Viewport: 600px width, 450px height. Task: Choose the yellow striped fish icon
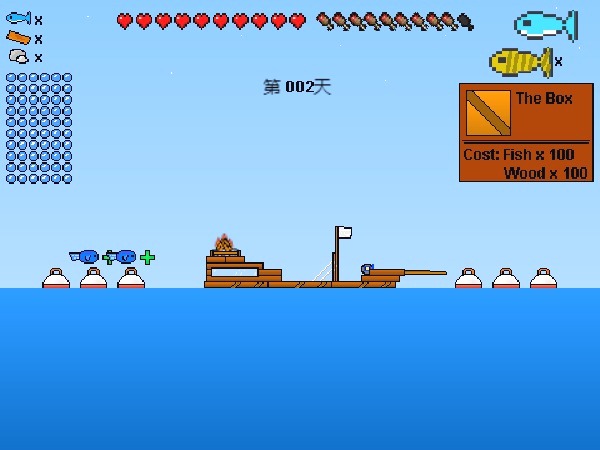pyautogui.click(x=519, y=62)
